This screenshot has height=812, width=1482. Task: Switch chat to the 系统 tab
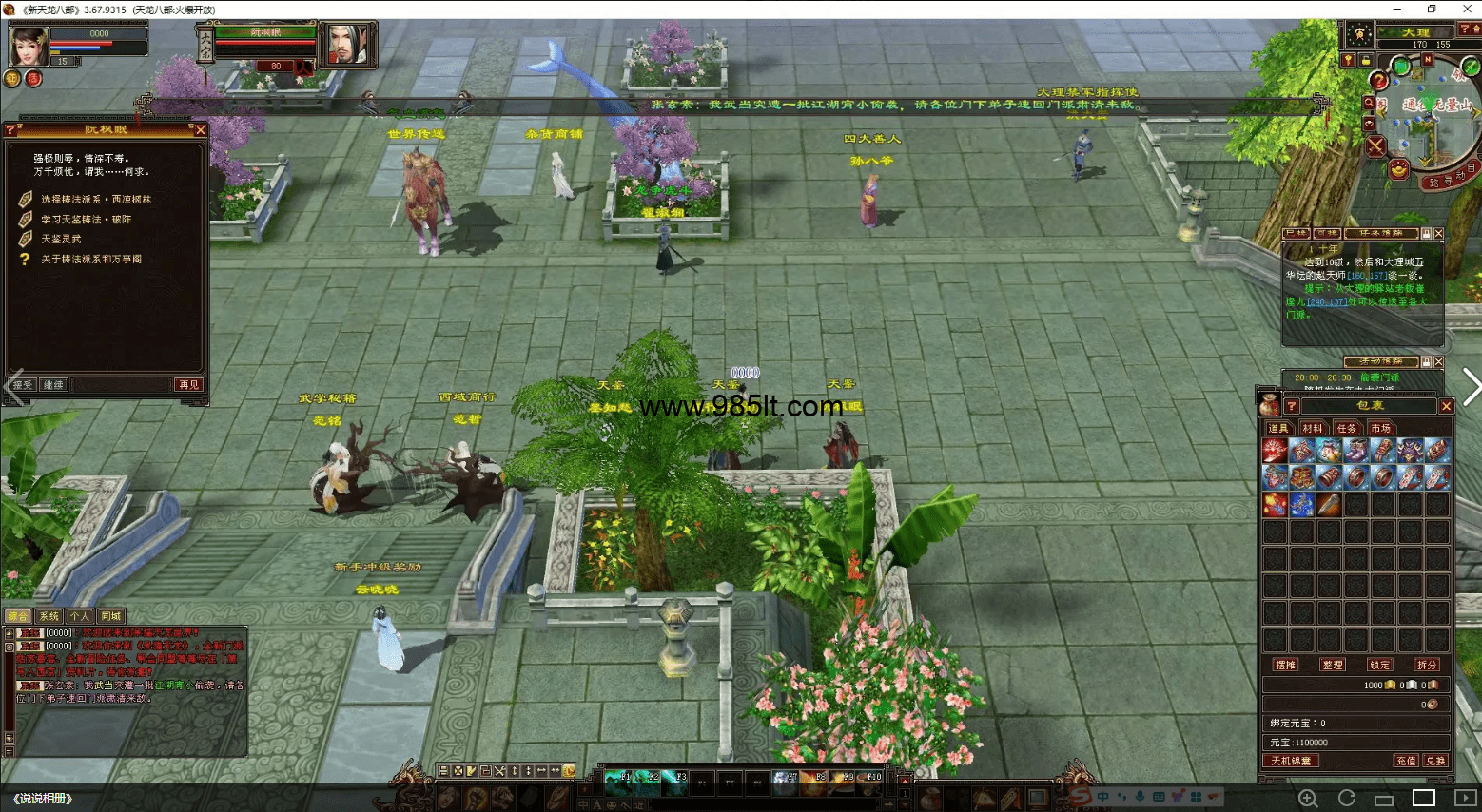click(49, 616)
